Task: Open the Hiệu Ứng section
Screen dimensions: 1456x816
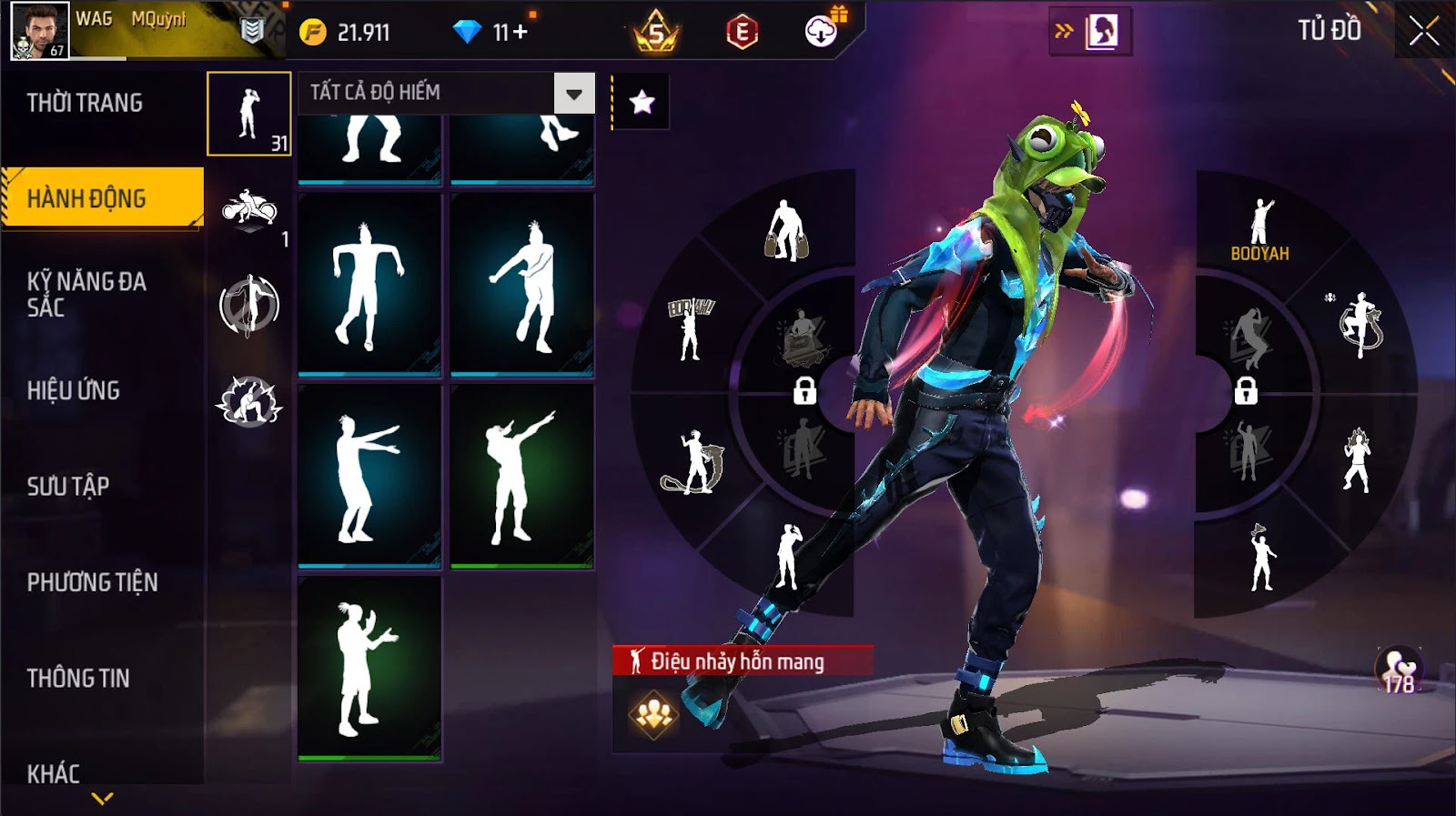Action: 74,390
